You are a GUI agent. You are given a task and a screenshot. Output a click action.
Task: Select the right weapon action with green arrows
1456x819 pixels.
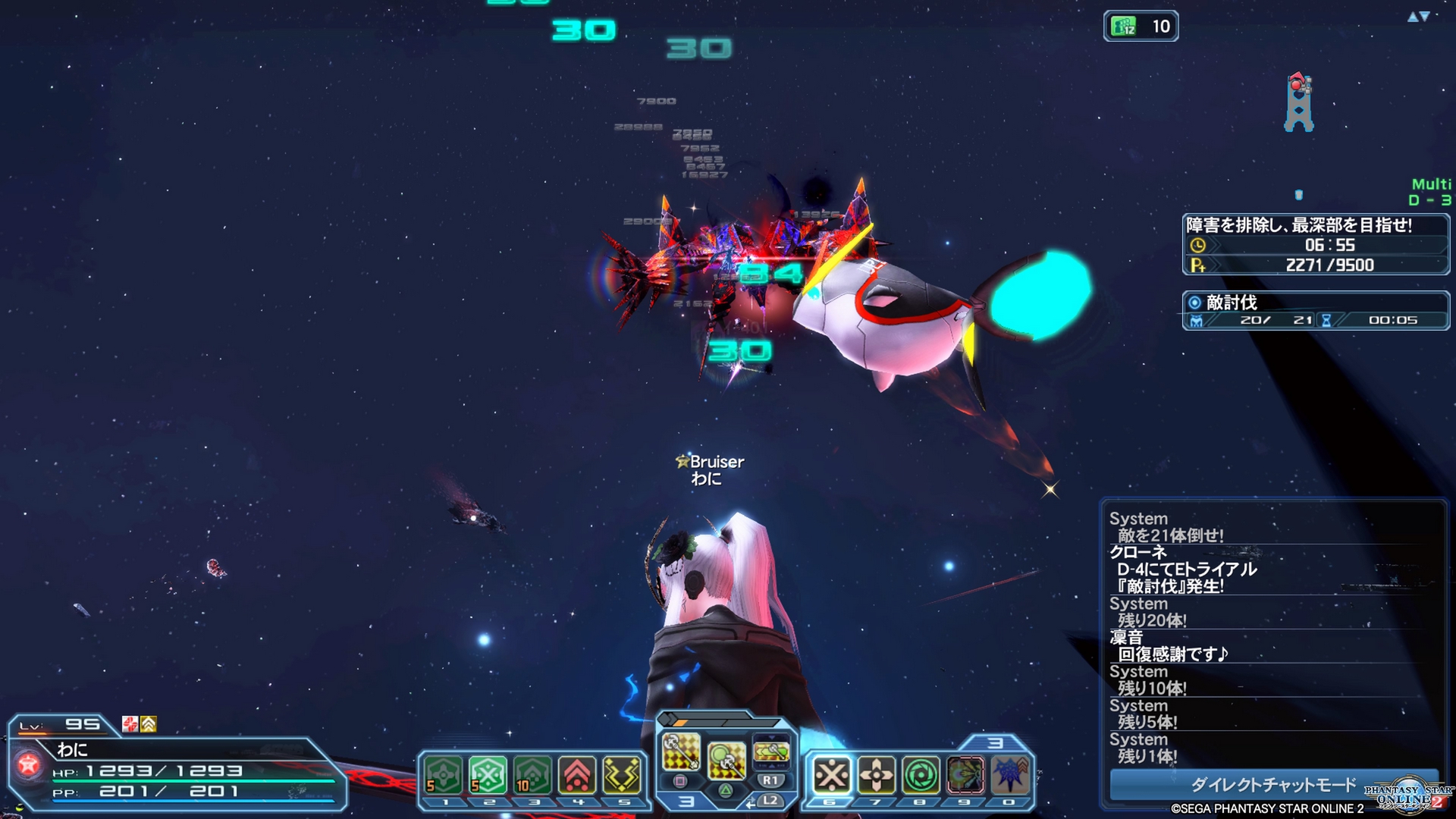pyautogui.click(x=771, y=751)
